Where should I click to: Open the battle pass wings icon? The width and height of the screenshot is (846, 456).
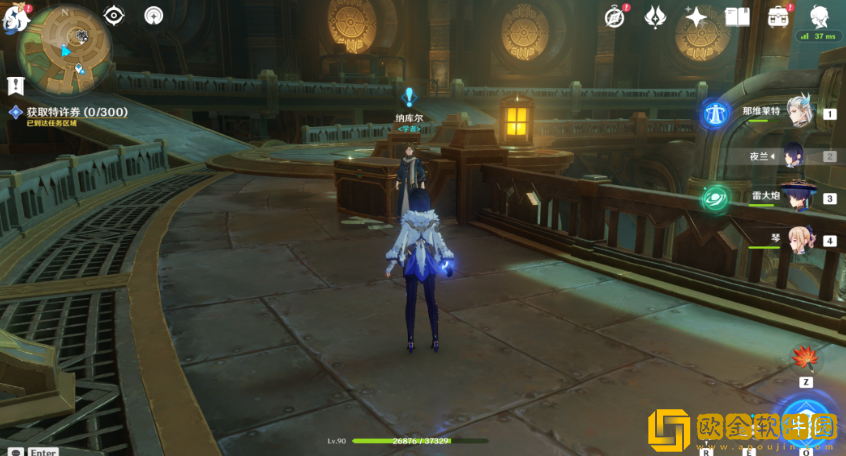(x=656, y=16)
